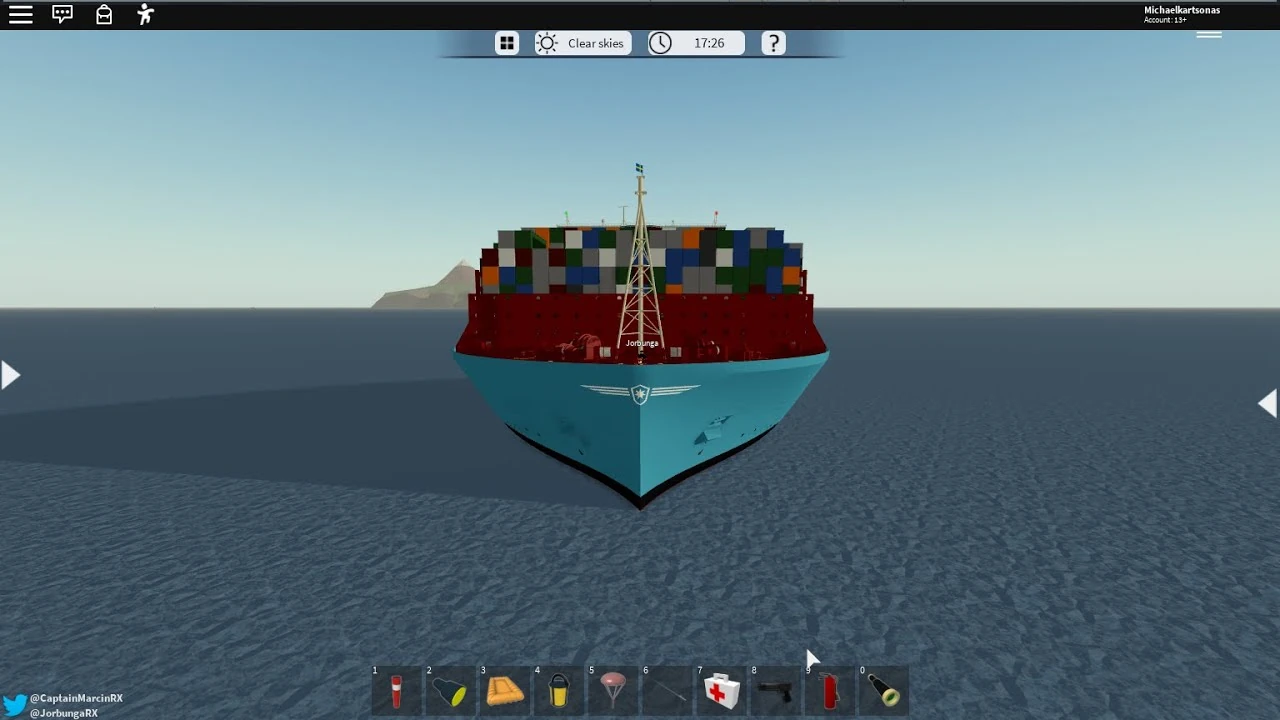The width and height of the screenshot is (1280, 720).
Task: Equip the megaphone in slot 2
Action: tap(451, 691)
